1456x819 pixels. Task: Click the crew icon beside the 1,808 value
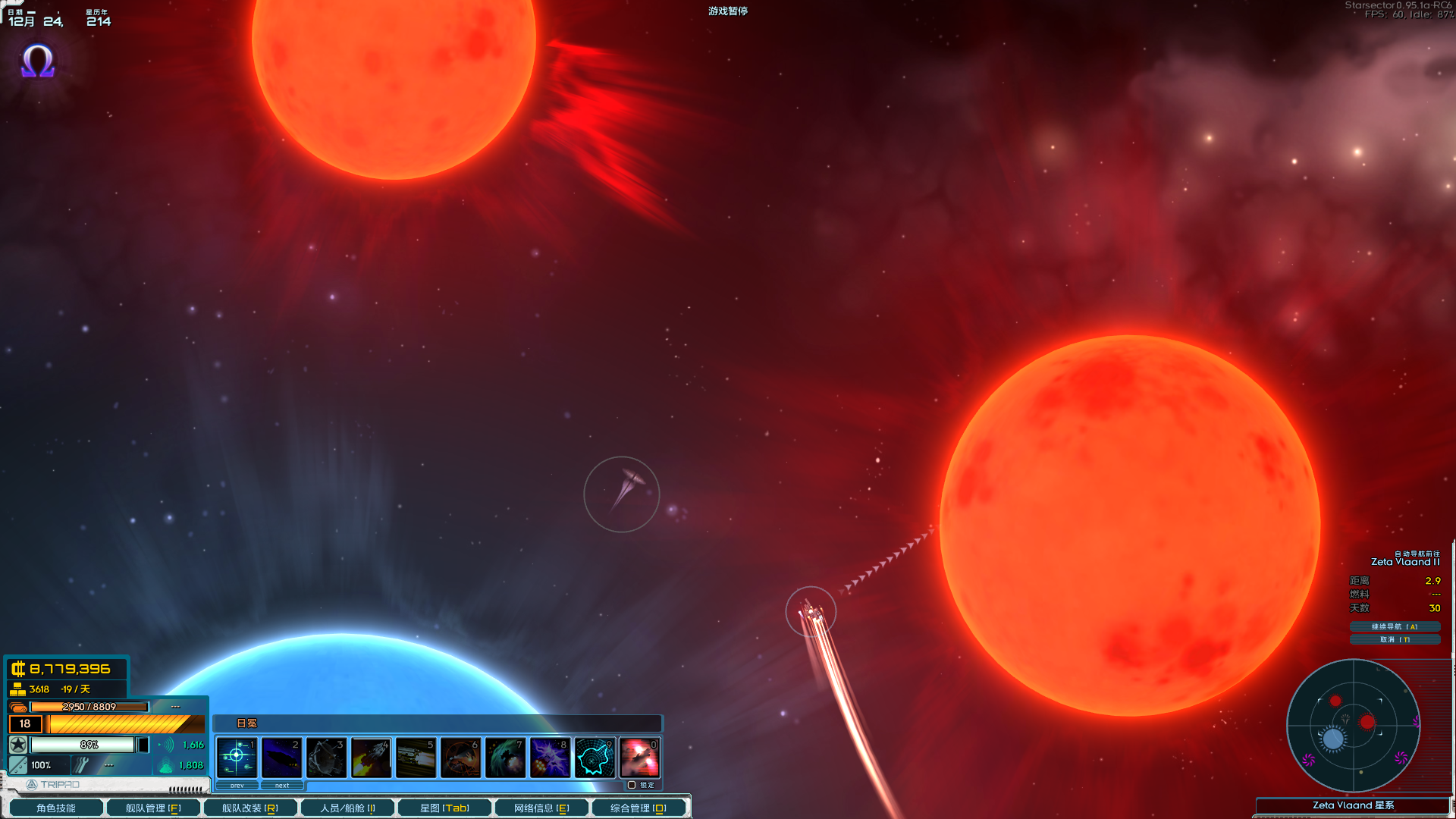pos(166,765)
